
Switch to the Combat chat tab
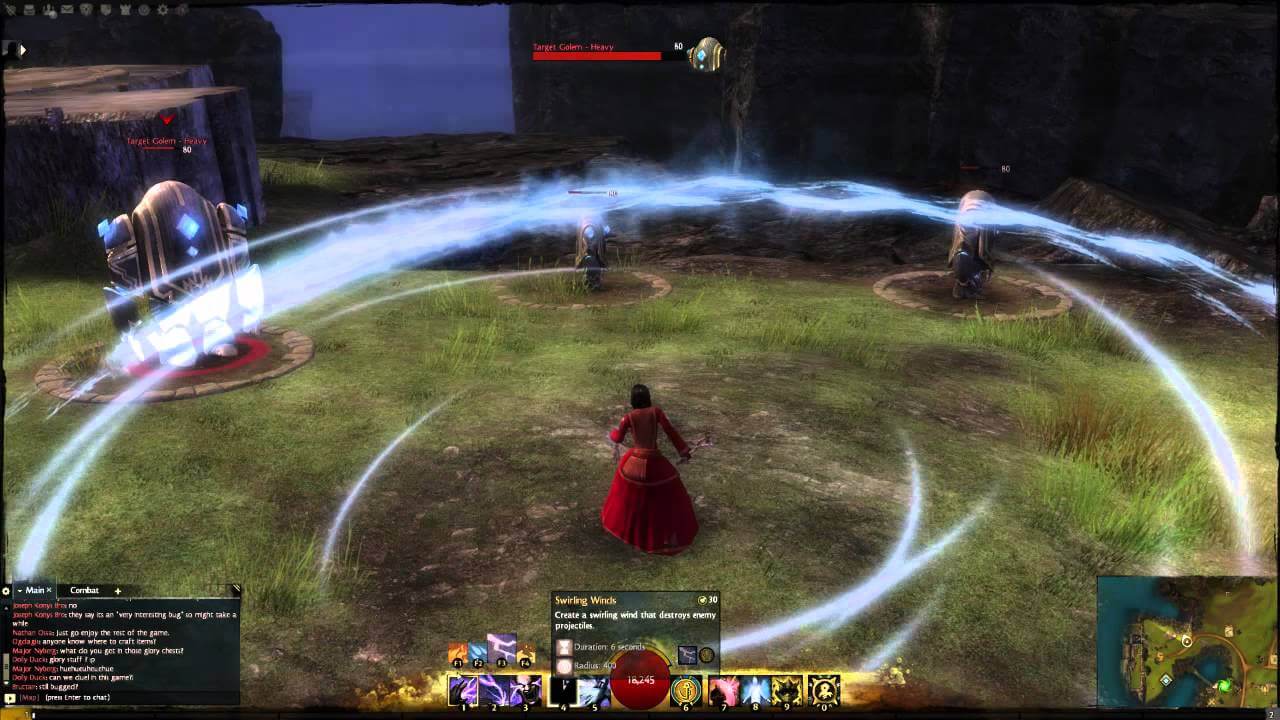click(84, 590)
